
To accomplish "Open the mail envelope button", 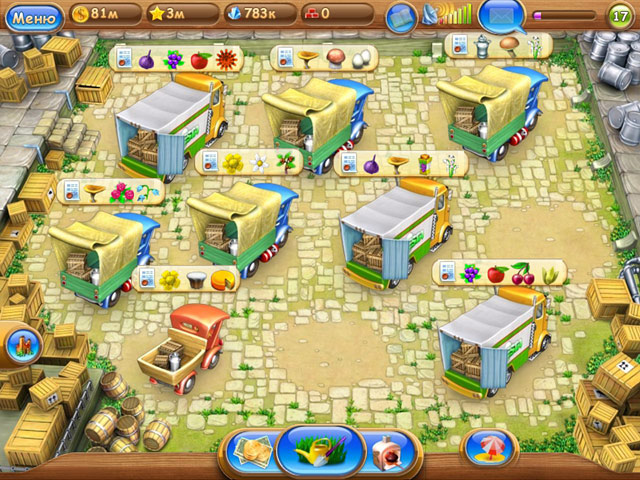I will coord(499,16).
